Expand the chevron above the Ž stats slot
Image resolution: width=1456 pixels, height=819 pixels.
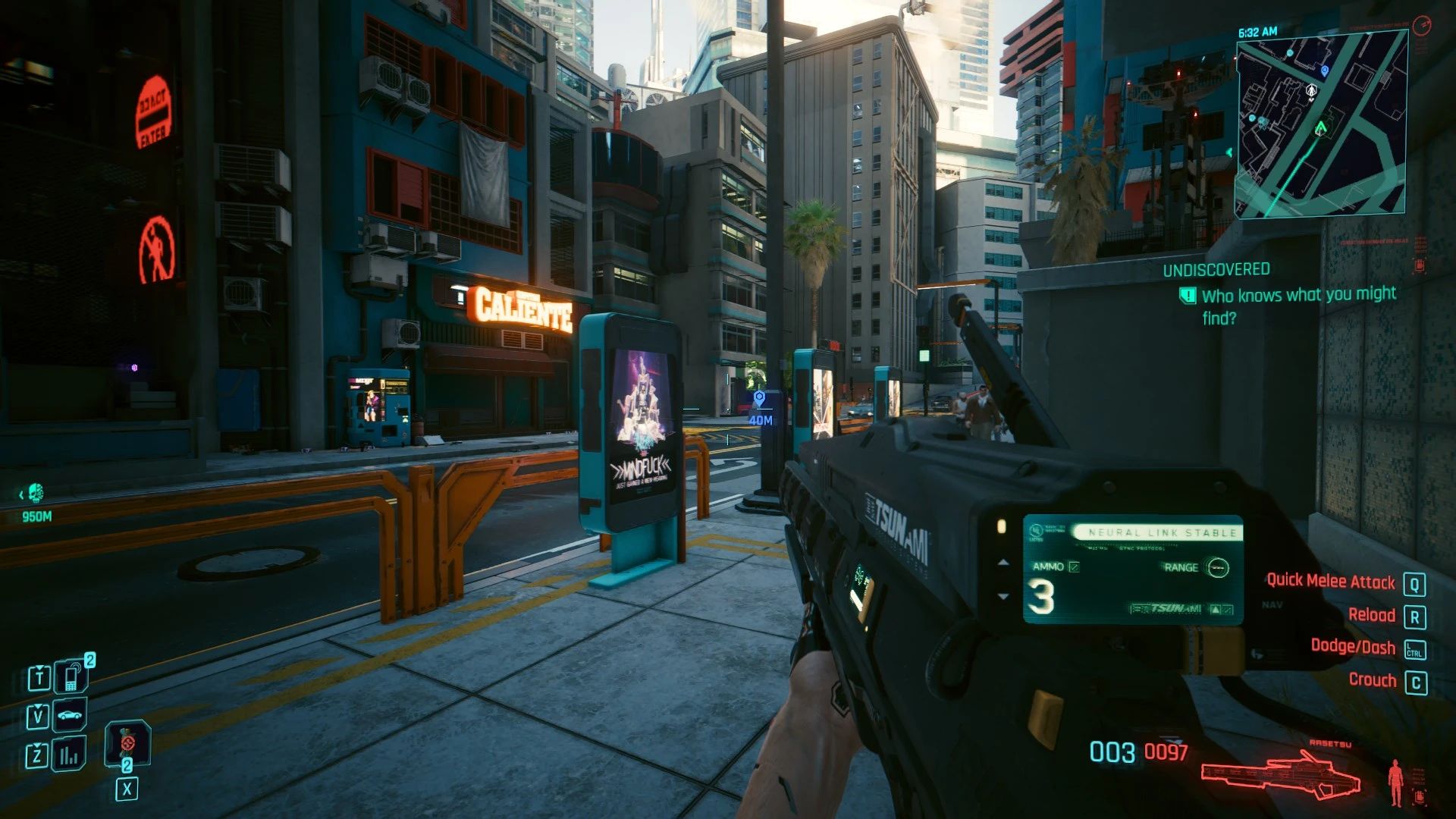37,744
